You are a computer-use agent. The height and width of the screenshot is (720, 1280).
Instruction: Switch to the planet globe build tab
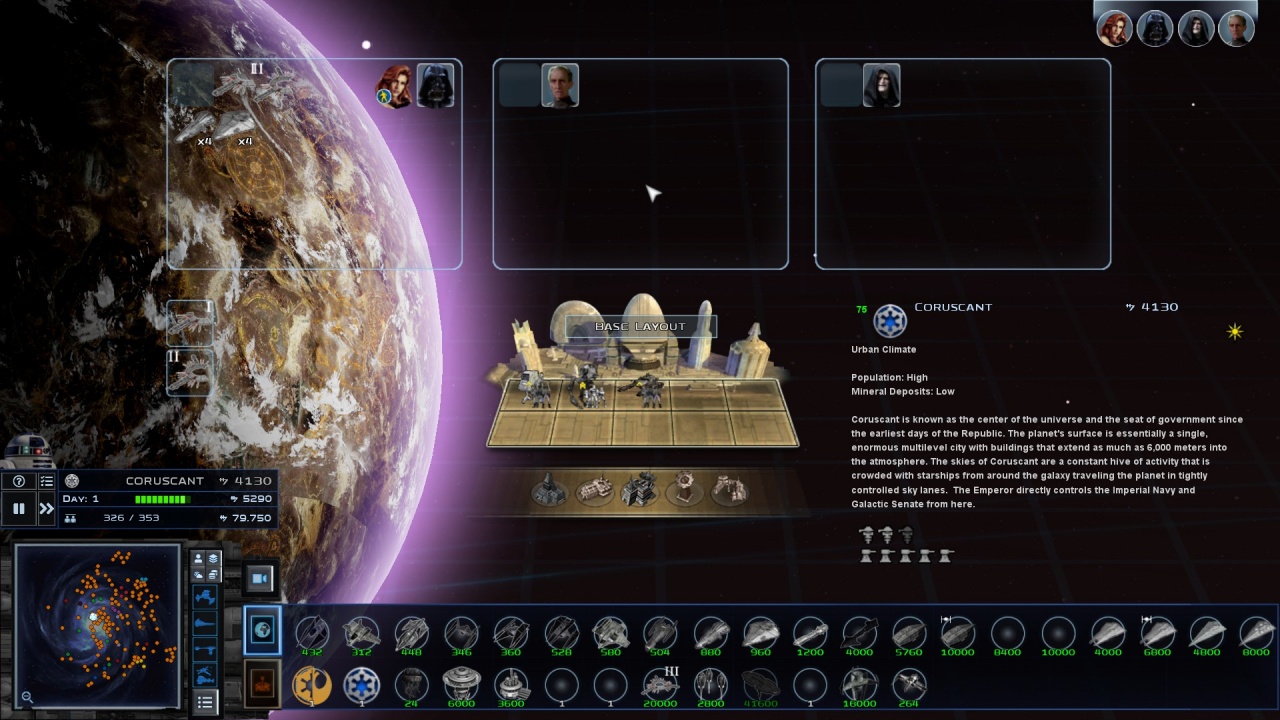(263, 631)
